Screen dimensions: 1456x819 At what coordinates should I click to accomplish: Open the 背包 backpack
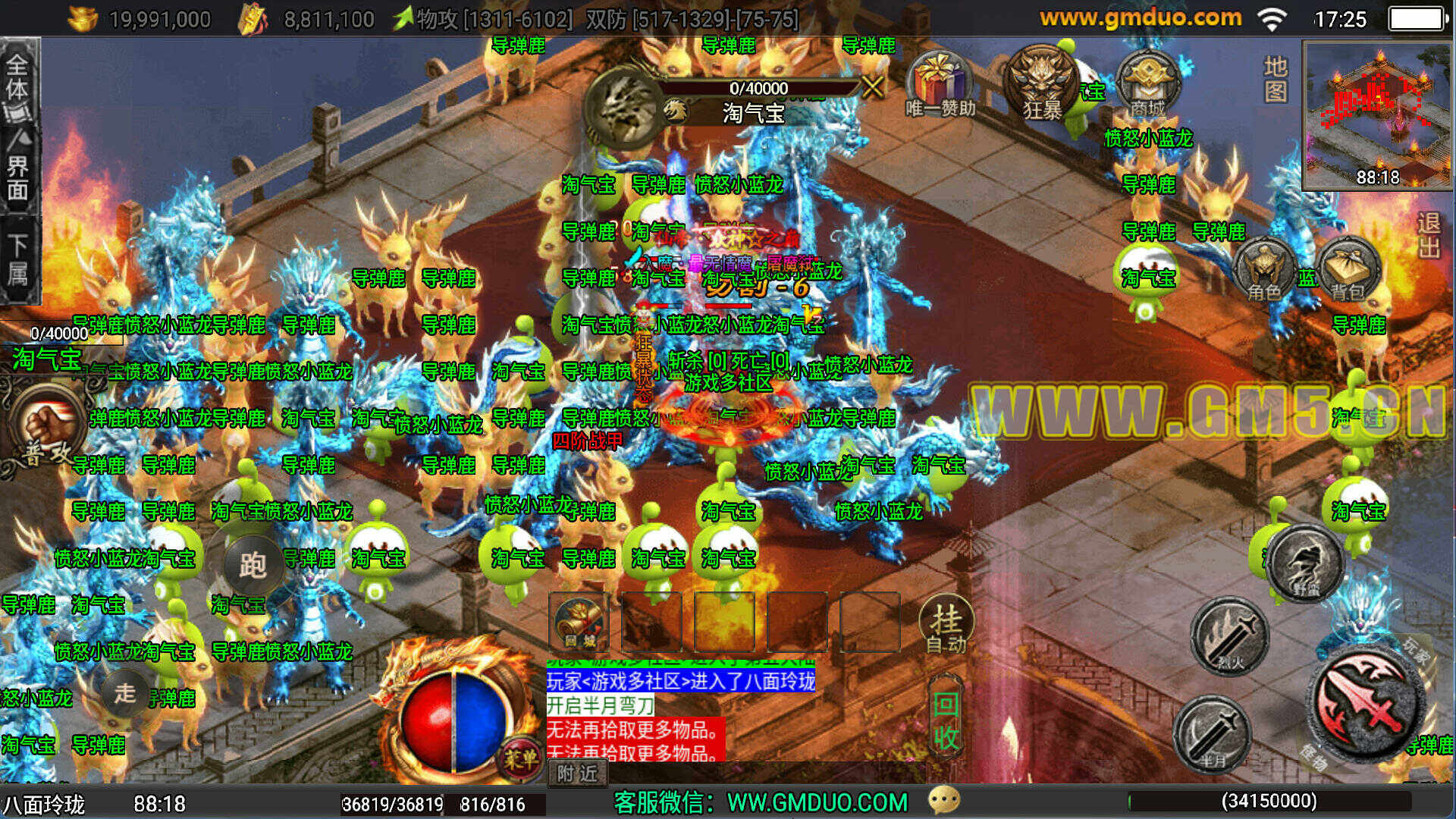1348,271
